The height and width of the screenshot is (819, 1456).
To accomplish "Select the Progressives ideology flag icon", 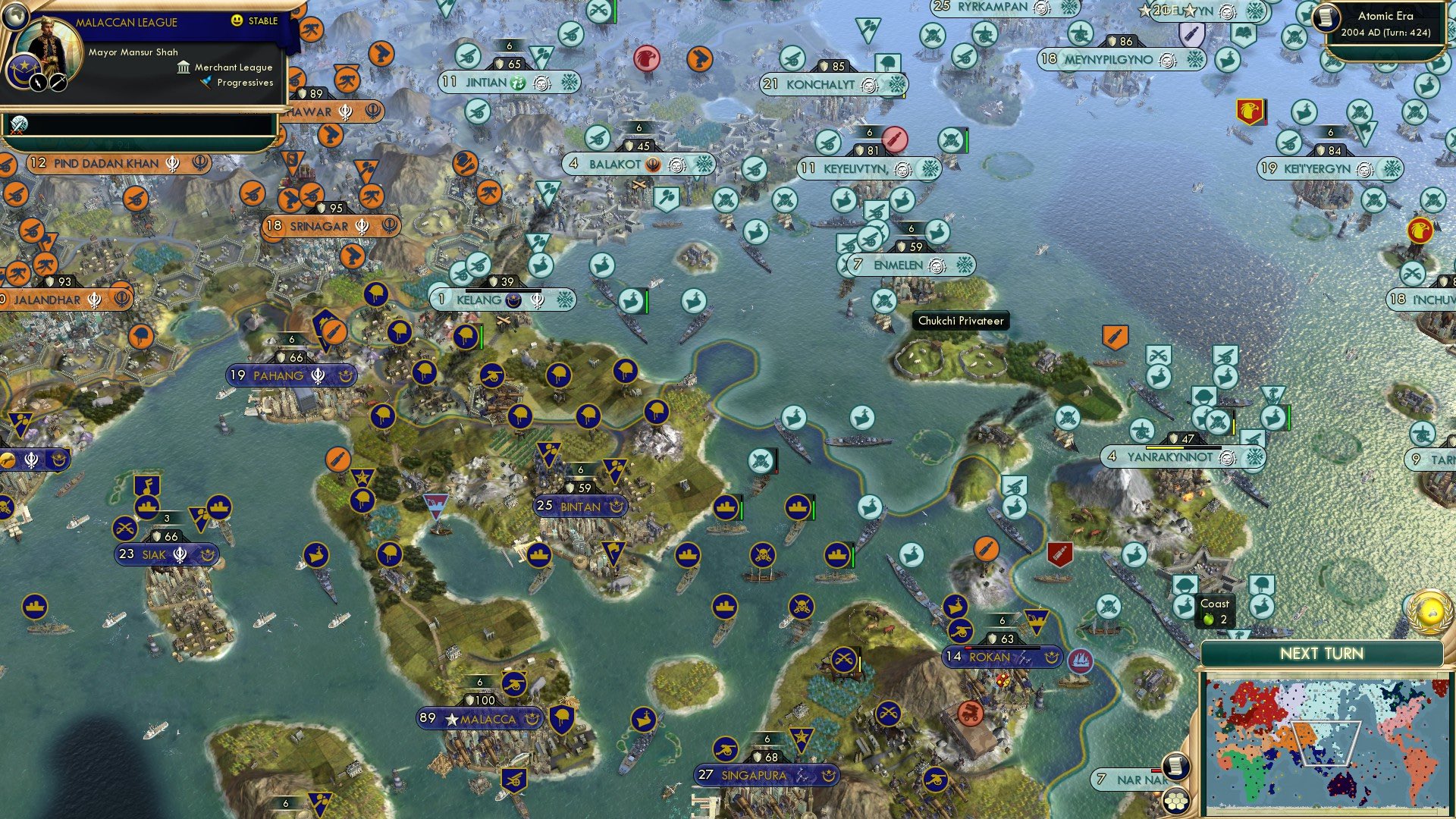I will 203,83.
